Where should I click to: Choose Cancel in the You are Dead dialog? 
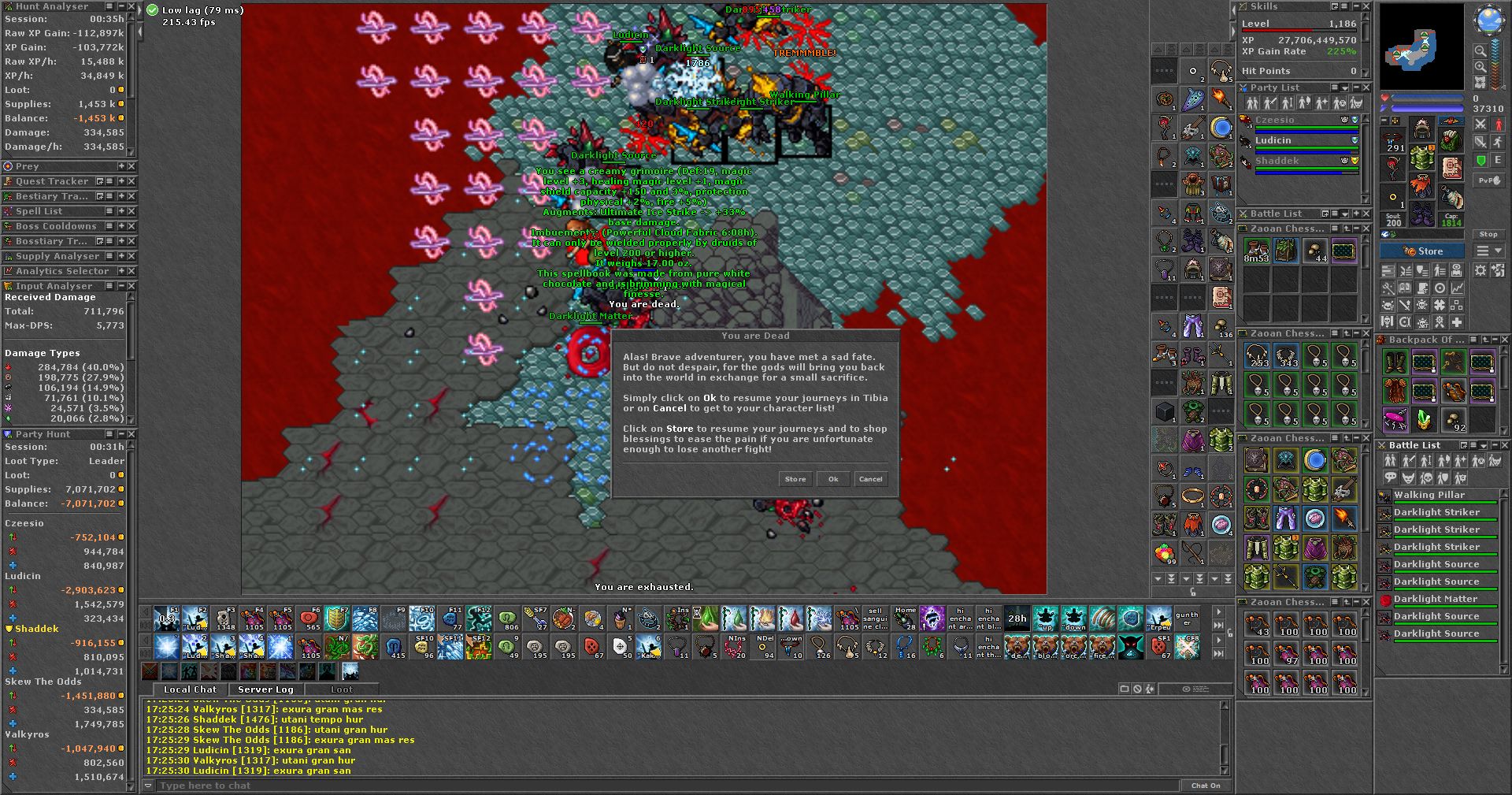click(x=870, y=479)
